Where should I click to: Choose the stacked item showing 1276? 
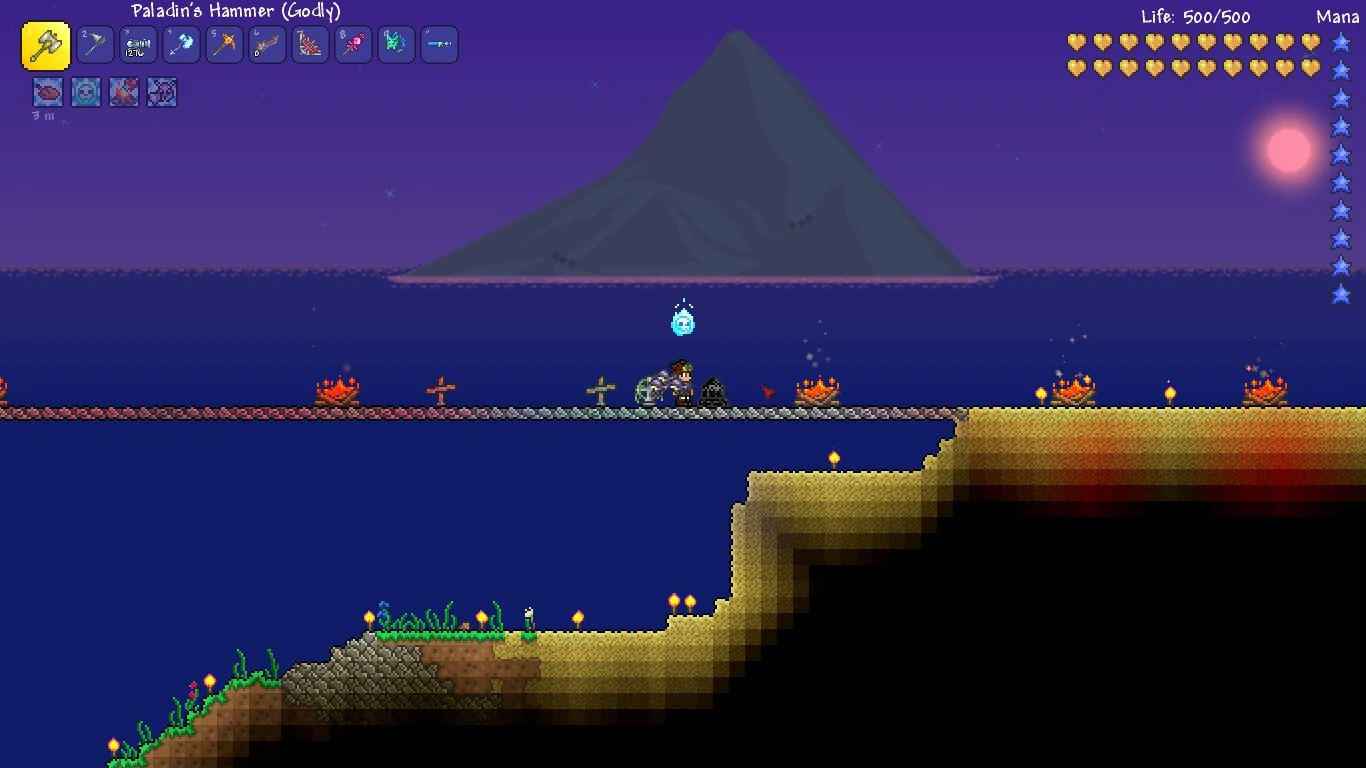(x=138, y=45)
